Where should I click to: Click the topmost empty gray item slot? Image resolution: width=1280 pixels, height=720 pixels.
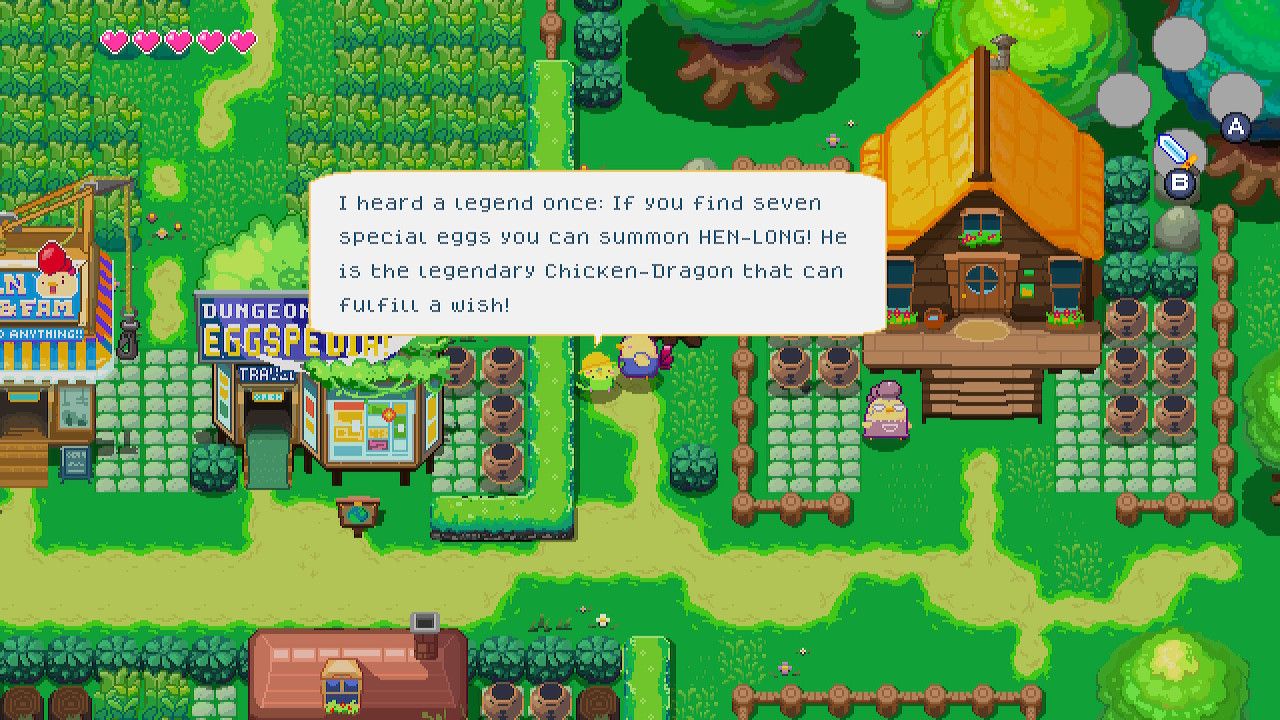[1180, 44]
